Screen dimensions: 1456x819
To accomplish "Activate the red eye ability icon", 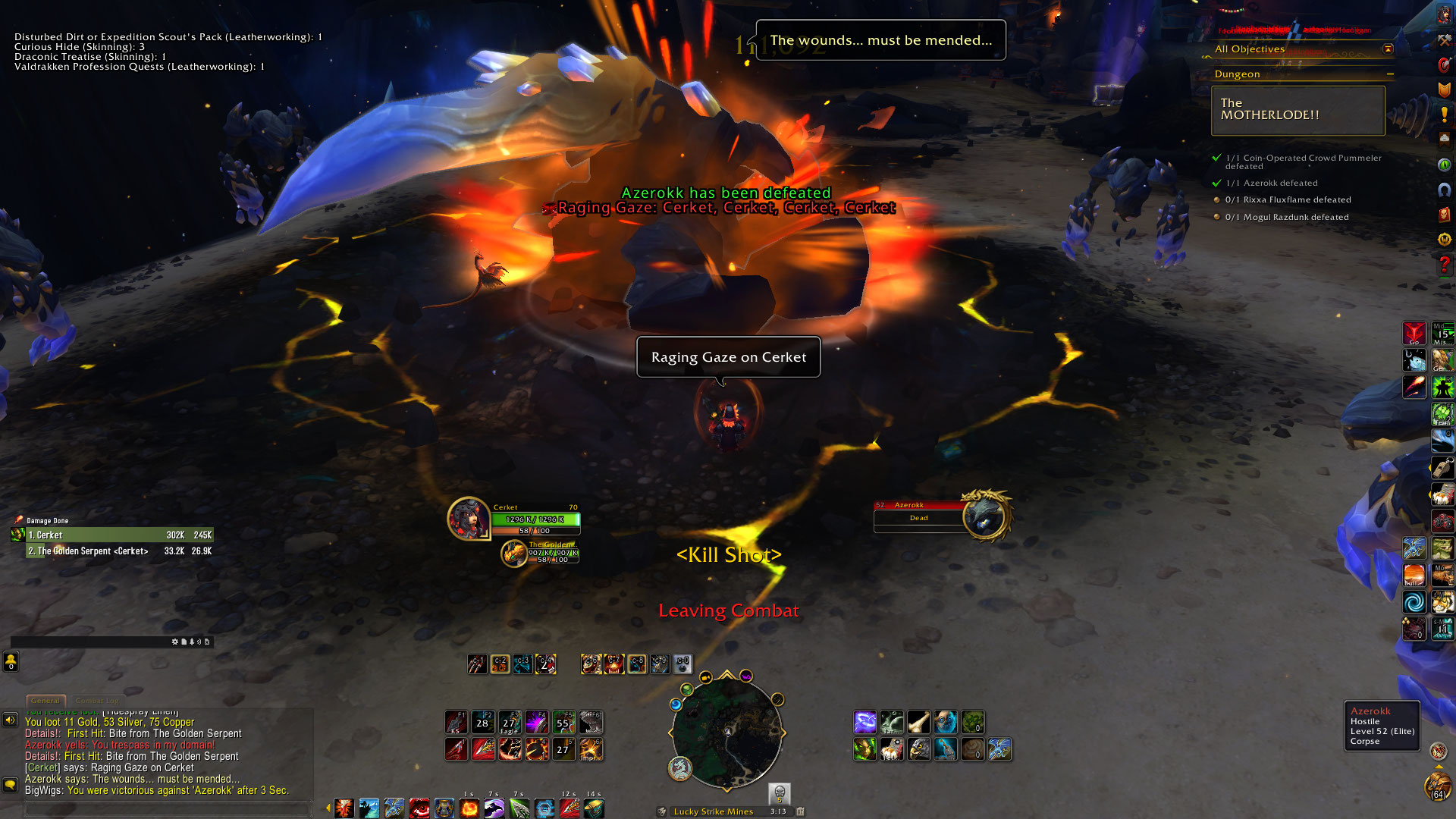I will point(419,808).
